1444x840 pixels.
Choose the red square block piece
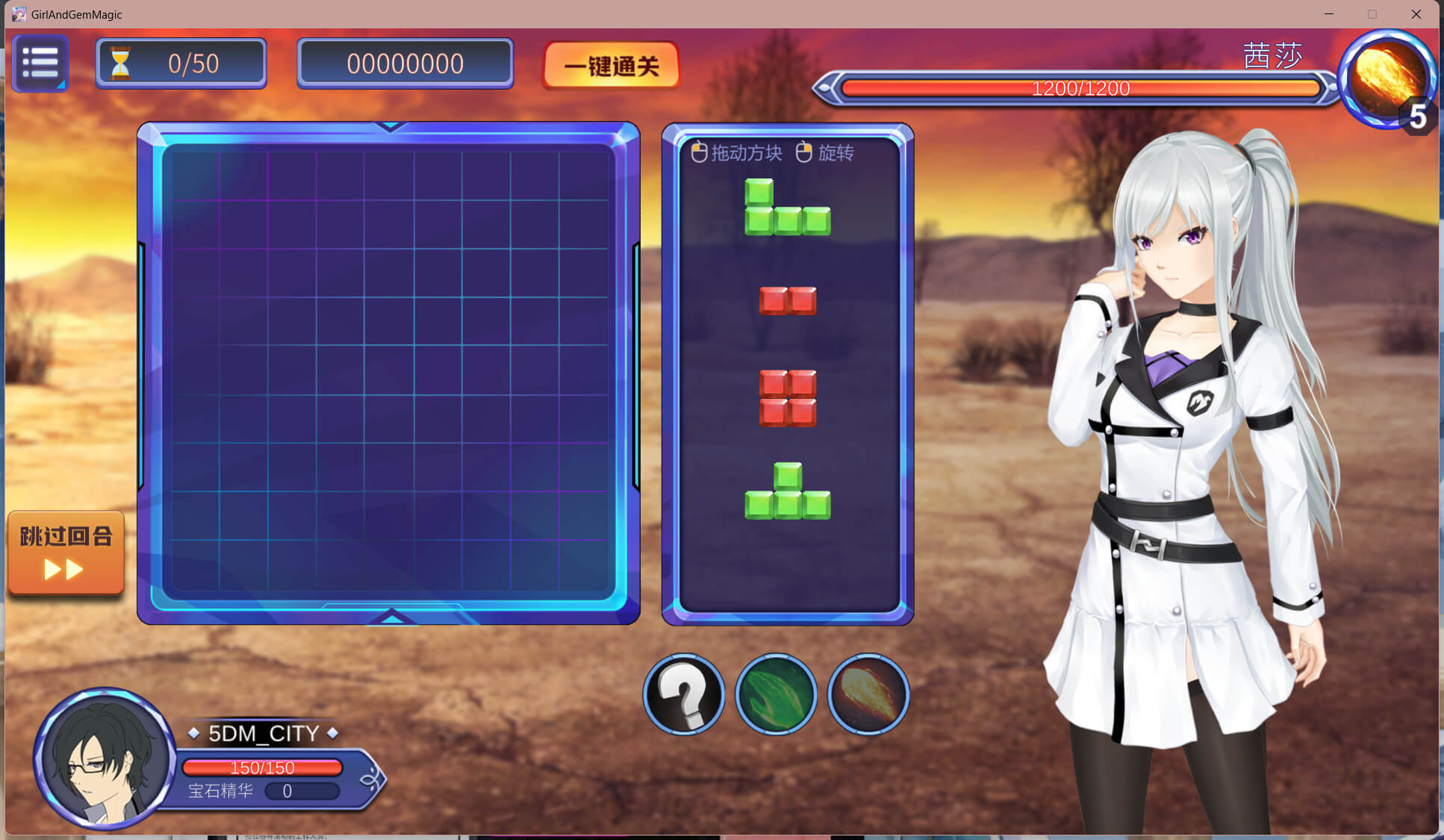(x=788, y=398)
